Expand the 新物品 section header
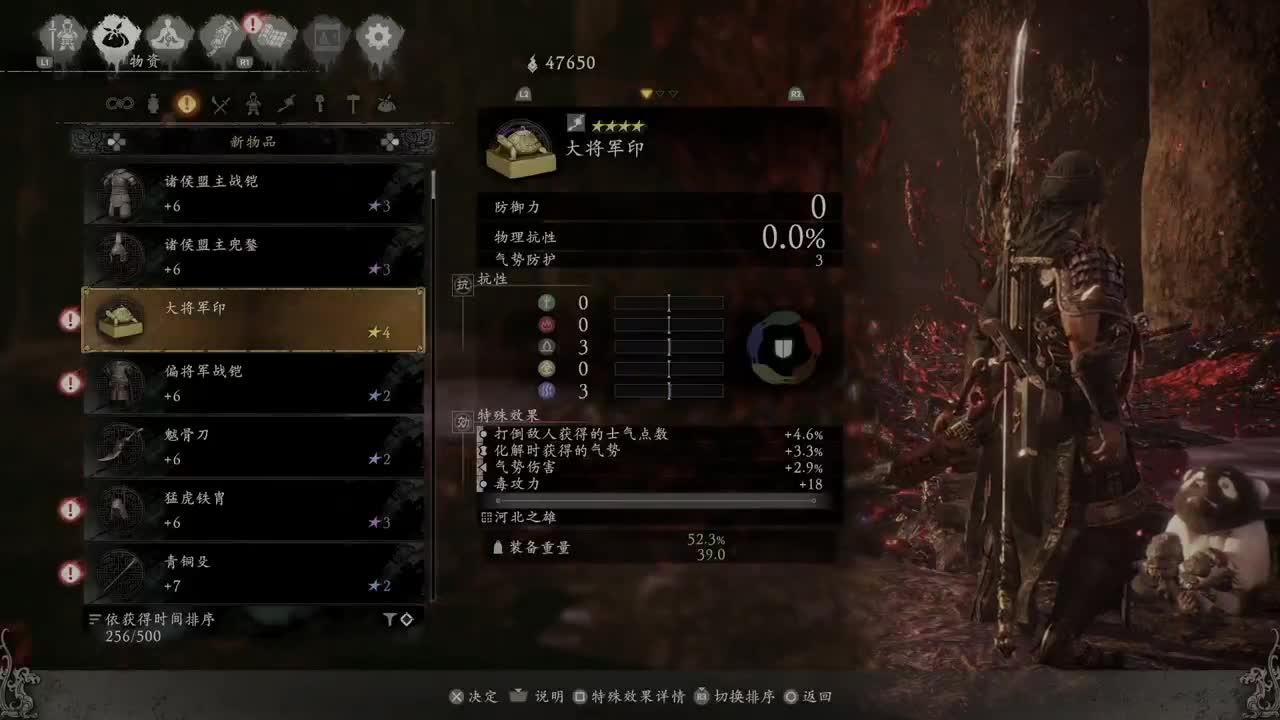This screenshot has width=1280, height=720. pos(252,141)
